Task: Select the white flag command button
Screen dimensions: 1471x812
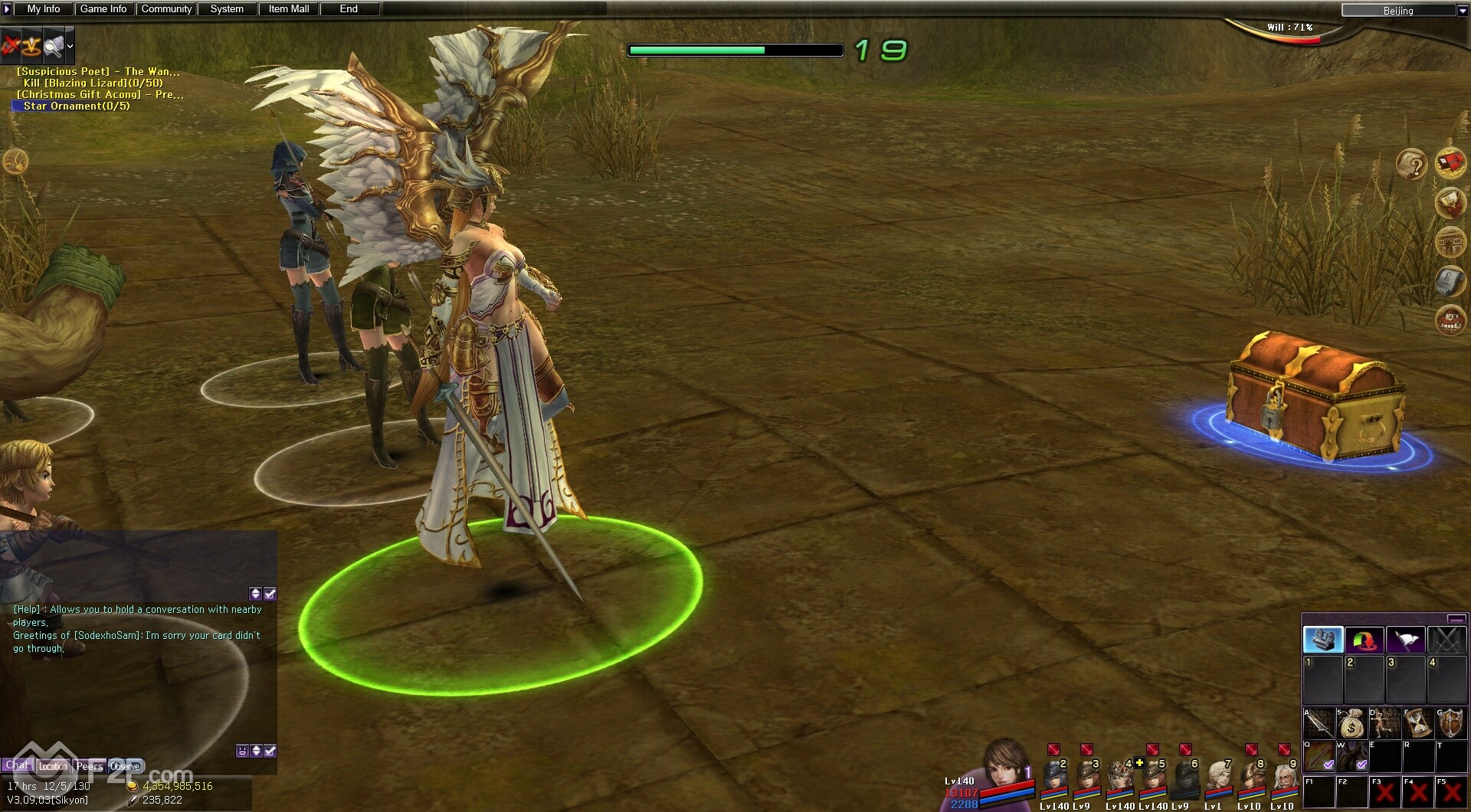Action: [x=1405, y=640]
